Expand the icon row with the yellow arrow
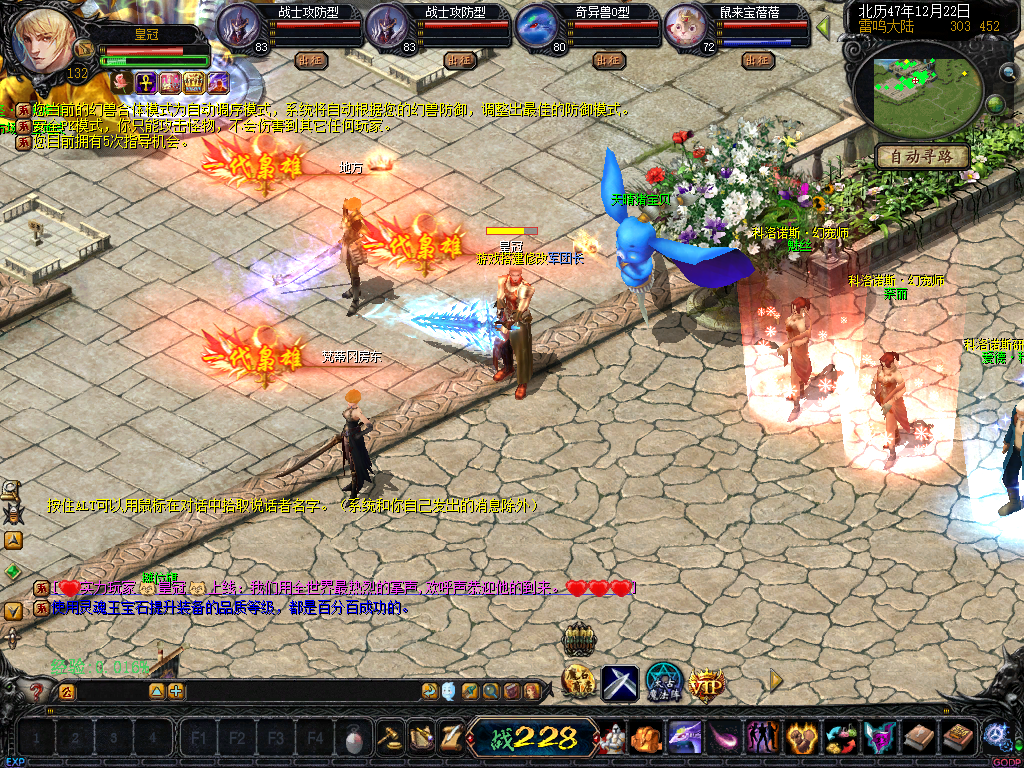Screen dimensions: 1024x768 [x=775, y=680]
